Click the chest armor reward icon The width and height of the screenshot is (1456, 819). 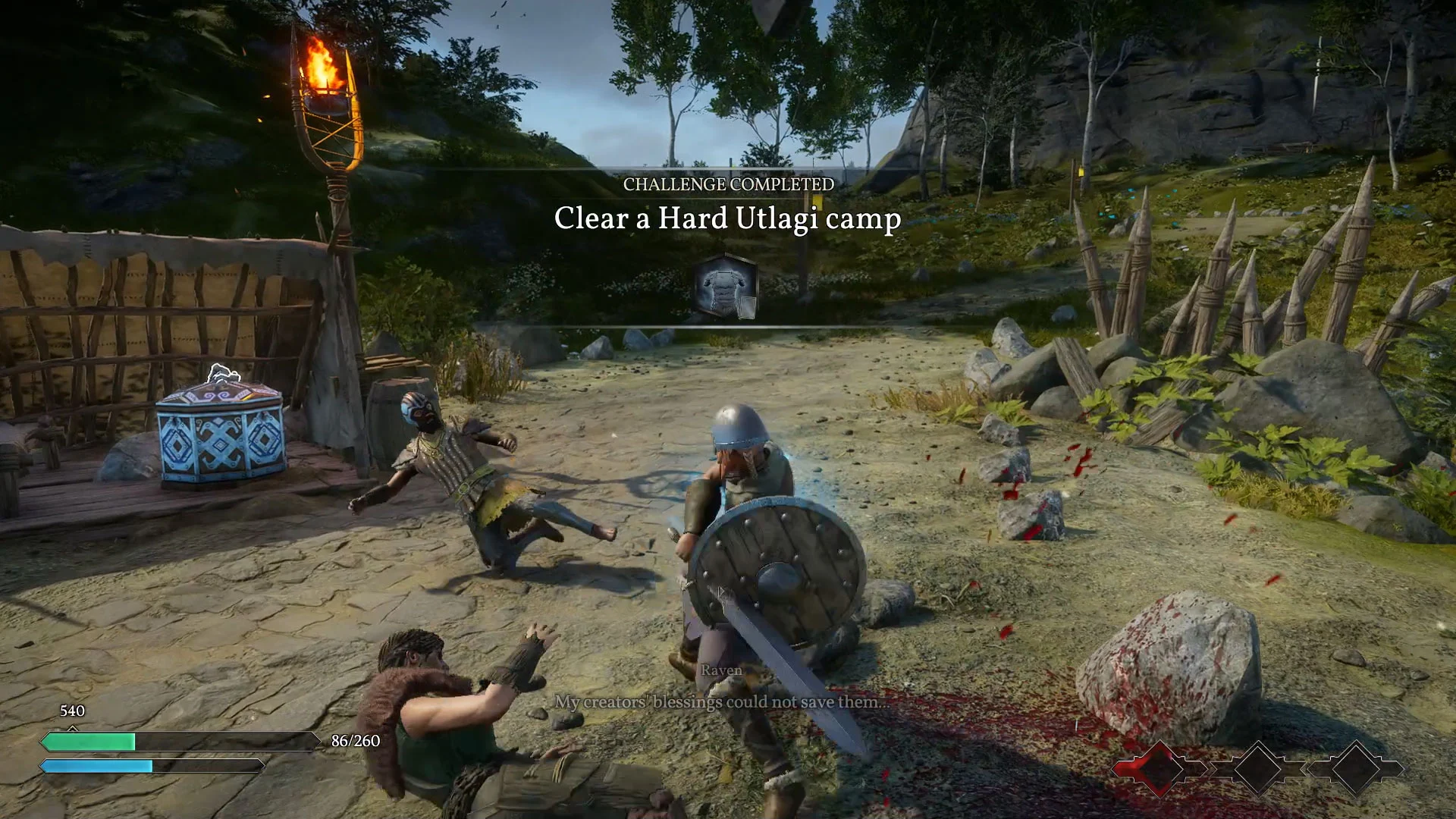[726, 287]
